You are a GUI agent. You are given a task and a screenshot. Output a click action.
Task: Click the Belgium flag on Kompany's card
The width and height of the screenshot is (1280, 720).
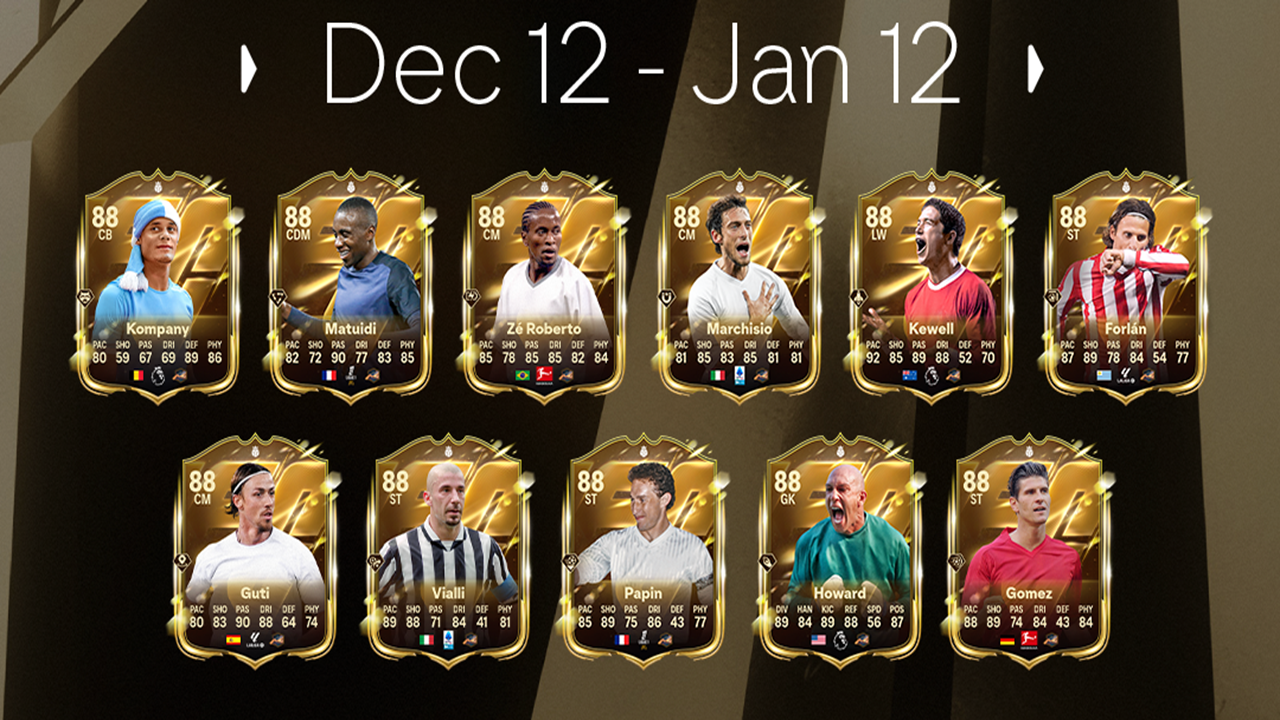[136, 376]
